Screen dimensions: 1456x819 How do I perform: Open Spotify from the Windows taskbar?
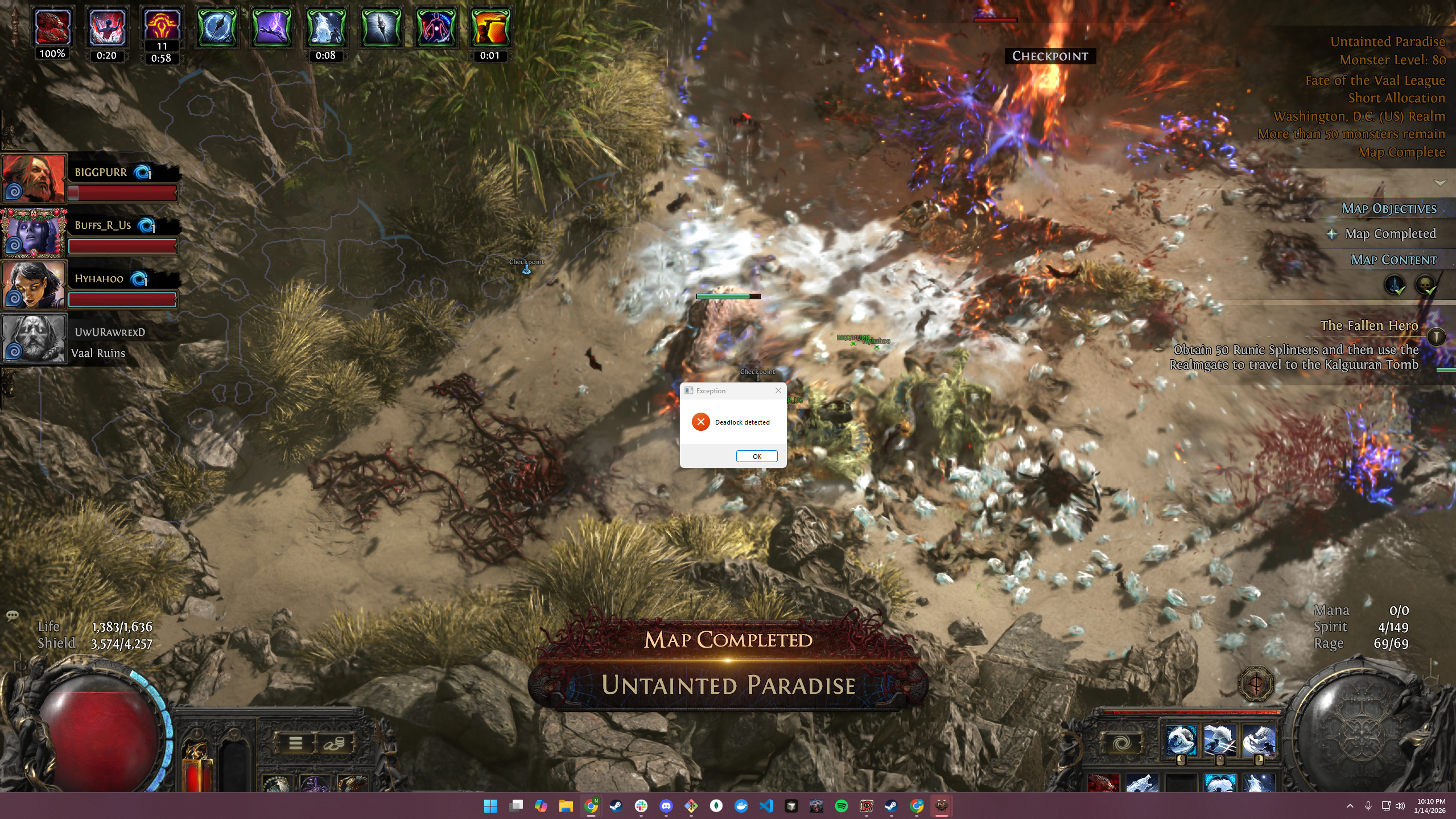pos(841,805)
